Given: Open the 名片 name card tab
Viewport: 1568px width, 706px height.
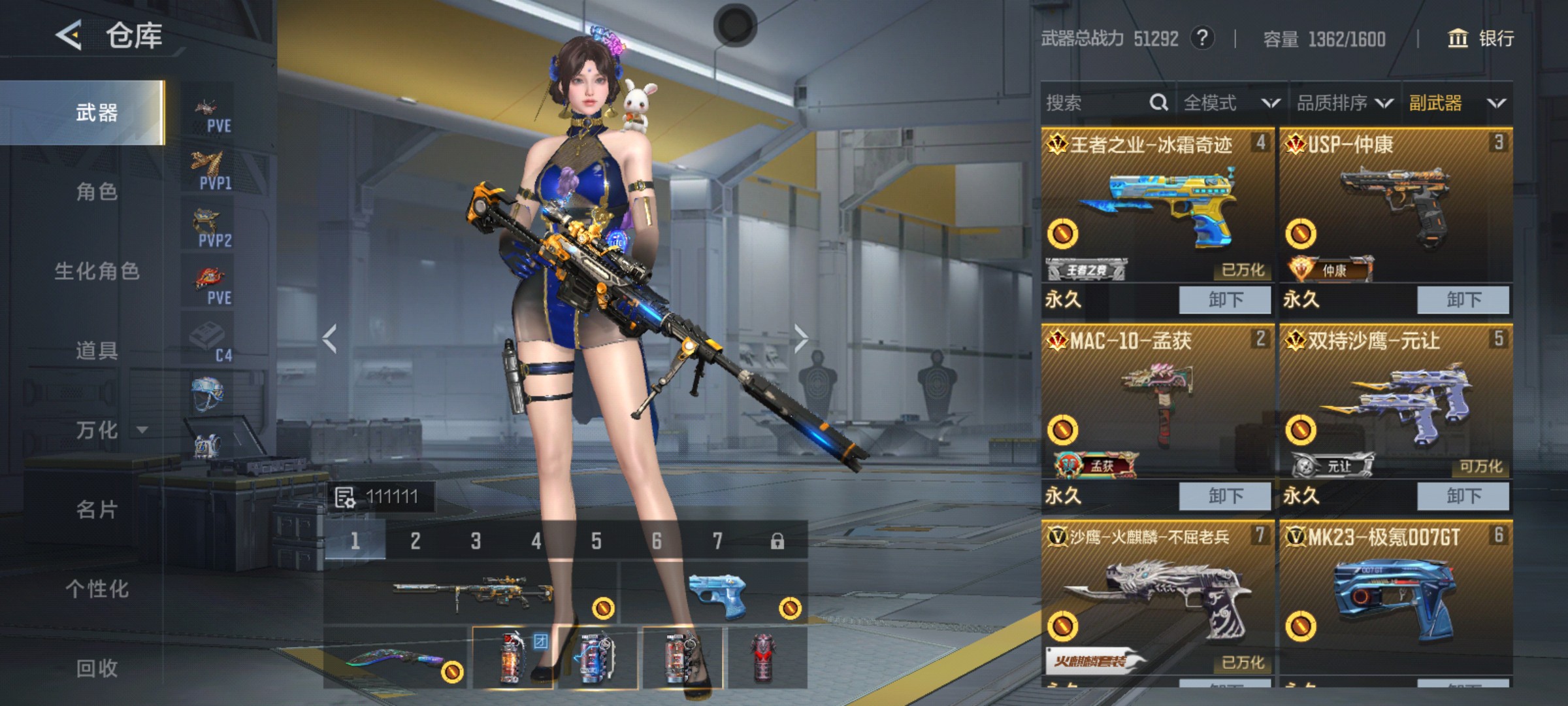Looking at the screenshot, I should [97, 509].
